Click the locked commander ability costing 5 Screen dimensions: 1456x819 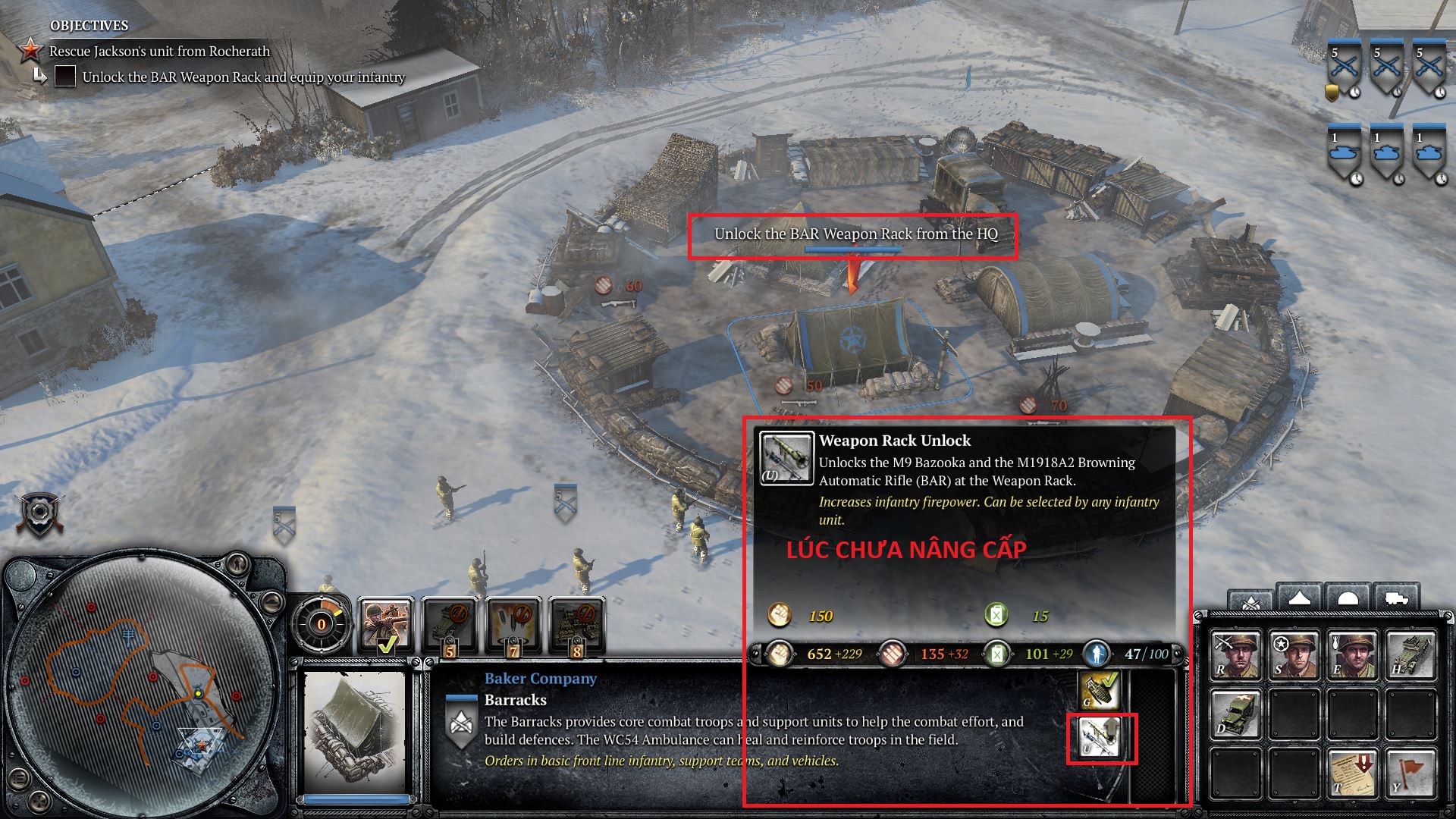point(449,626)
